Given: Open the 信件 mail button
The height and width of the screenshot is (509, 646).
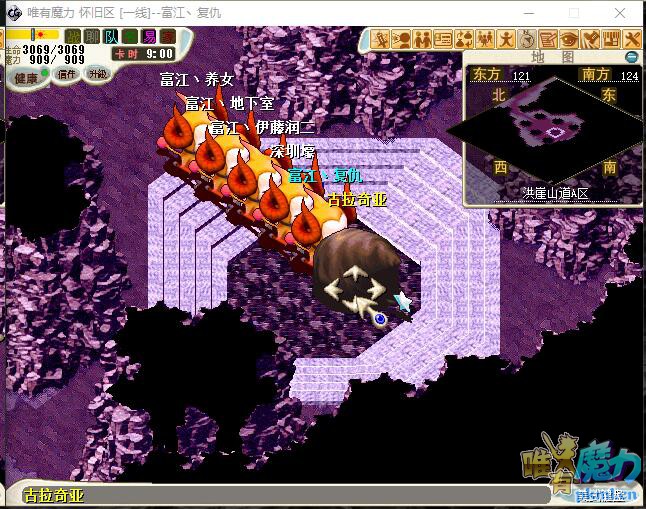Looking at the screenshot, I should (67, 74).
